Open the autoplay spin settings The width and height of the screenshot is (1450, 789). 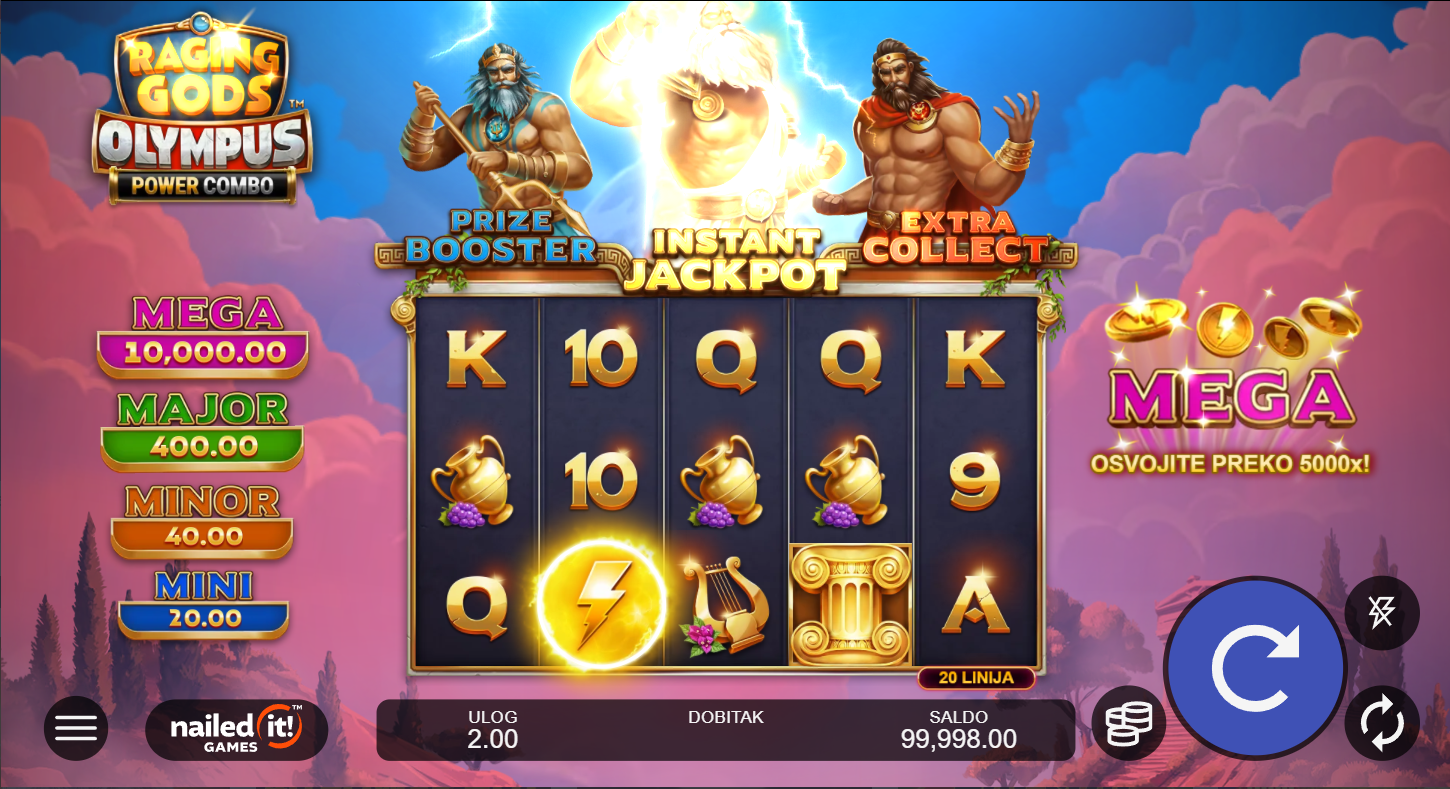(x=1382, y=722)
